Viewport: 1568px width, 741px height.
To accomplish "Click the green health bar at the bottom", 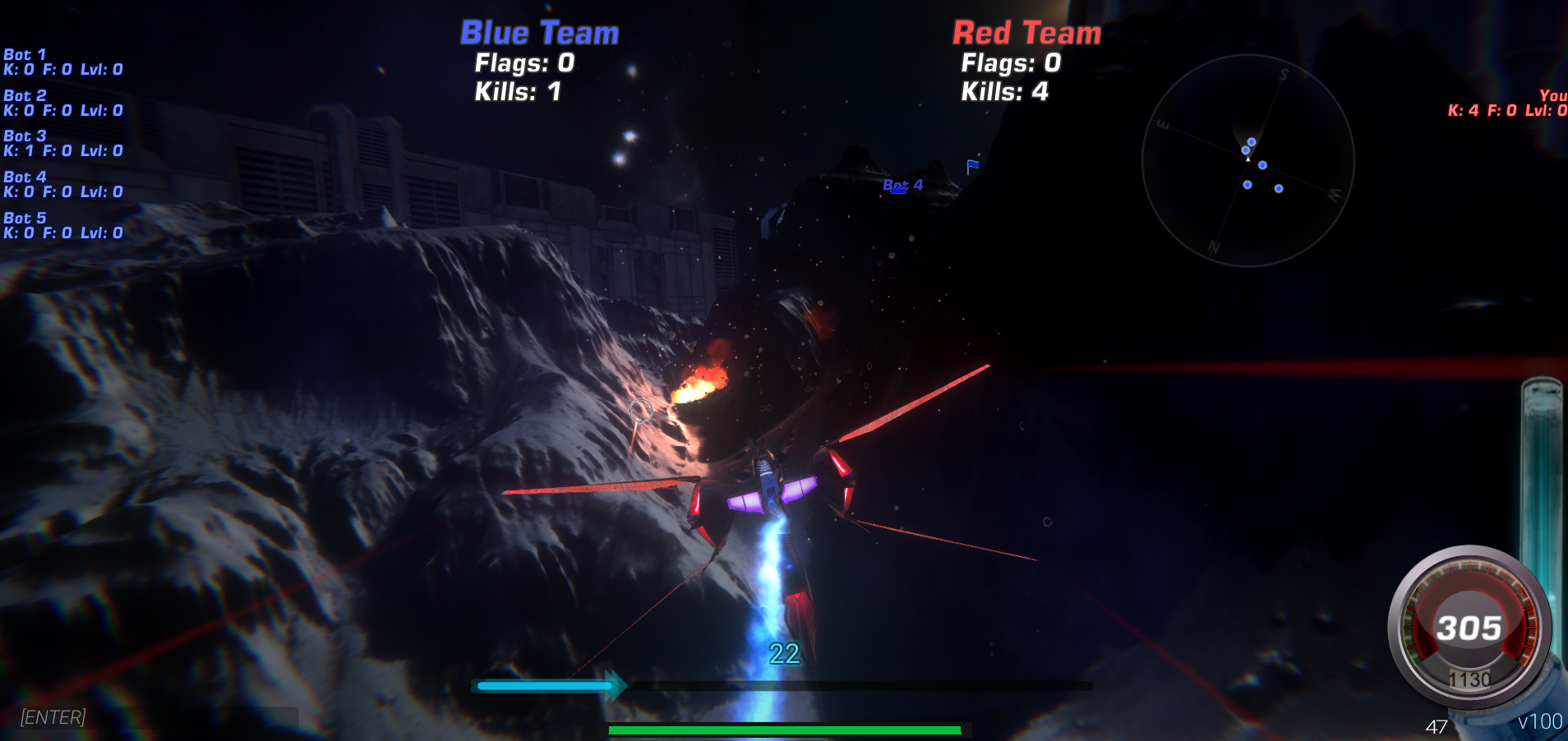I will click(x=784, y=729).
